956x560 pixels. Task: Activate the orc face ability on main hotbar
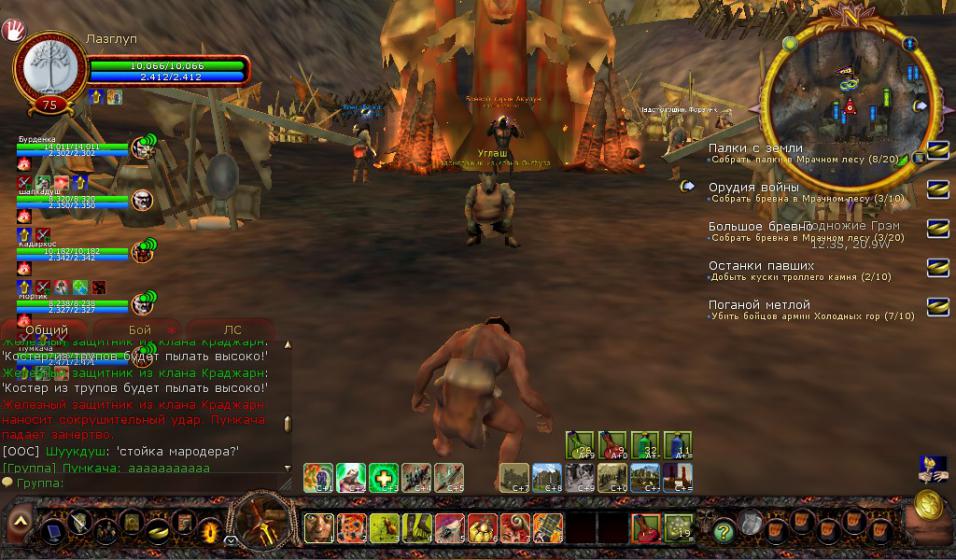[x=319, y=525]
